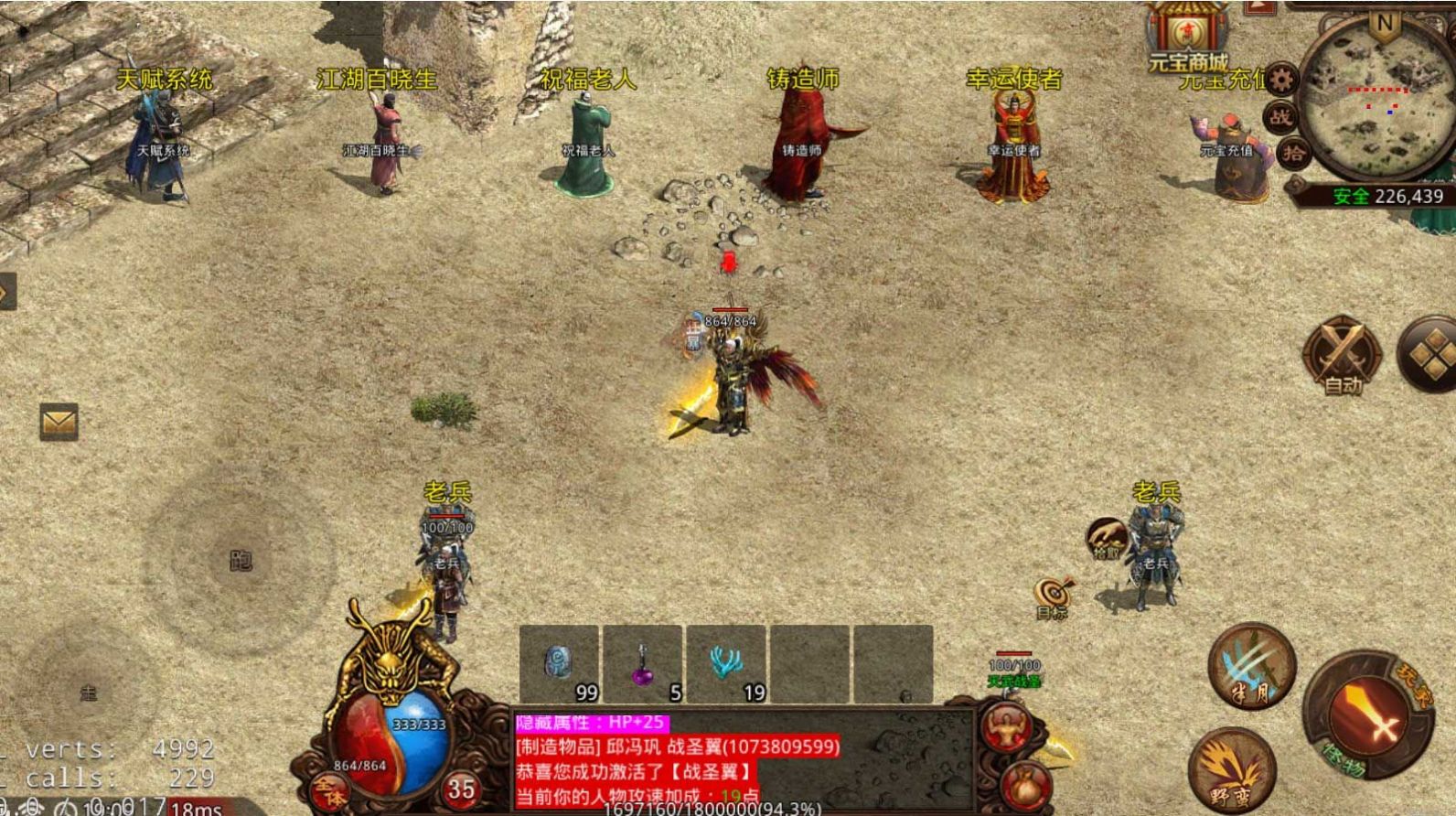The height and width of the screenshot is (816, 1456).
Task: Tap the 拾 pickup toggle button
Action: click(x=1292, y=152)
